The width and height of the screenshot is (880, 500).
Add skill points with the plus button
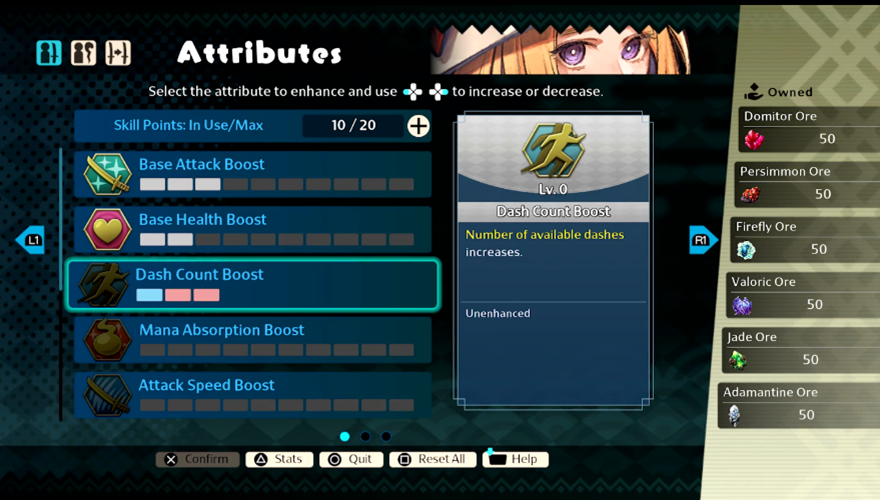[x=419, y=125]
